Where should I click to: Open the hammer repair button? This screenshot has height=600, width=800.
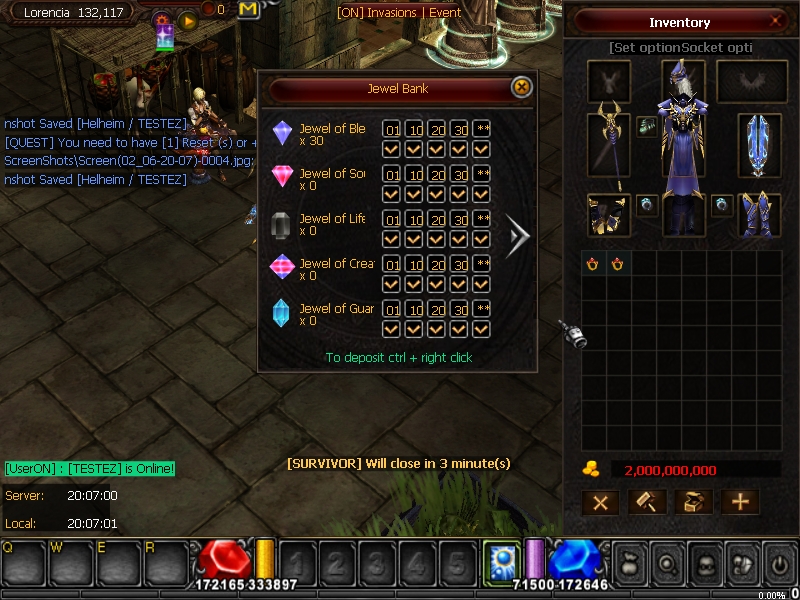click(646, 503)
